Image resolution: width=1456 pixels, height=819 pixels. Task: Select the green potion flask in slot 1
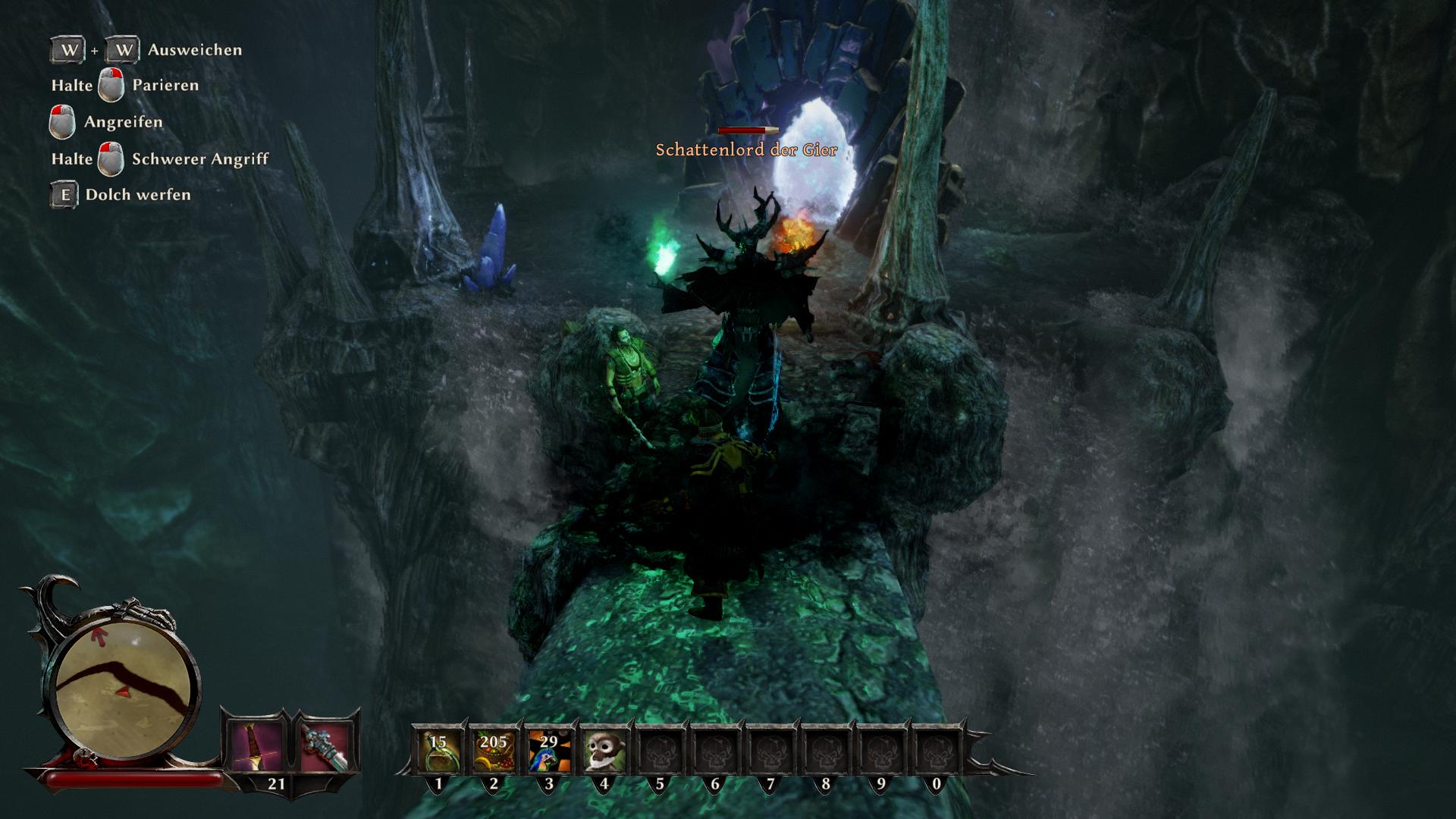pyautogui.click(x=438, y=749)
